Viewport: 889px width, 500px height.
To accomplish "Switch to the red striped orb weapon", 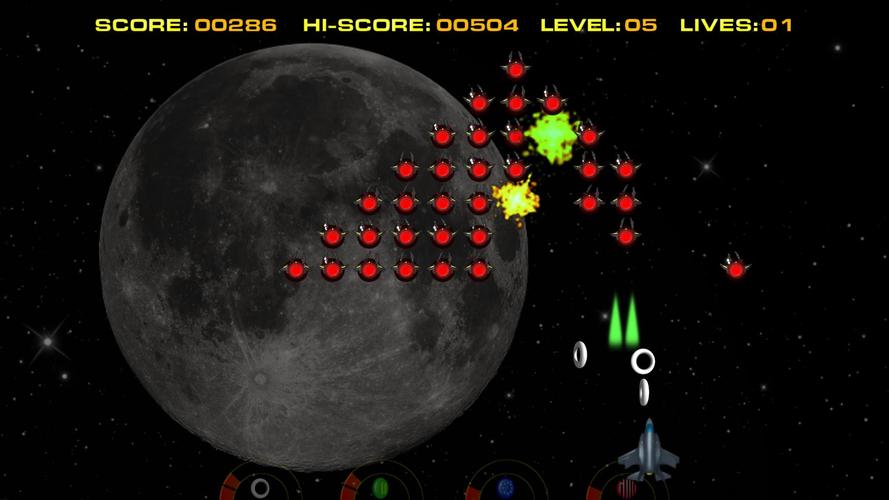I will coord(626,489).
